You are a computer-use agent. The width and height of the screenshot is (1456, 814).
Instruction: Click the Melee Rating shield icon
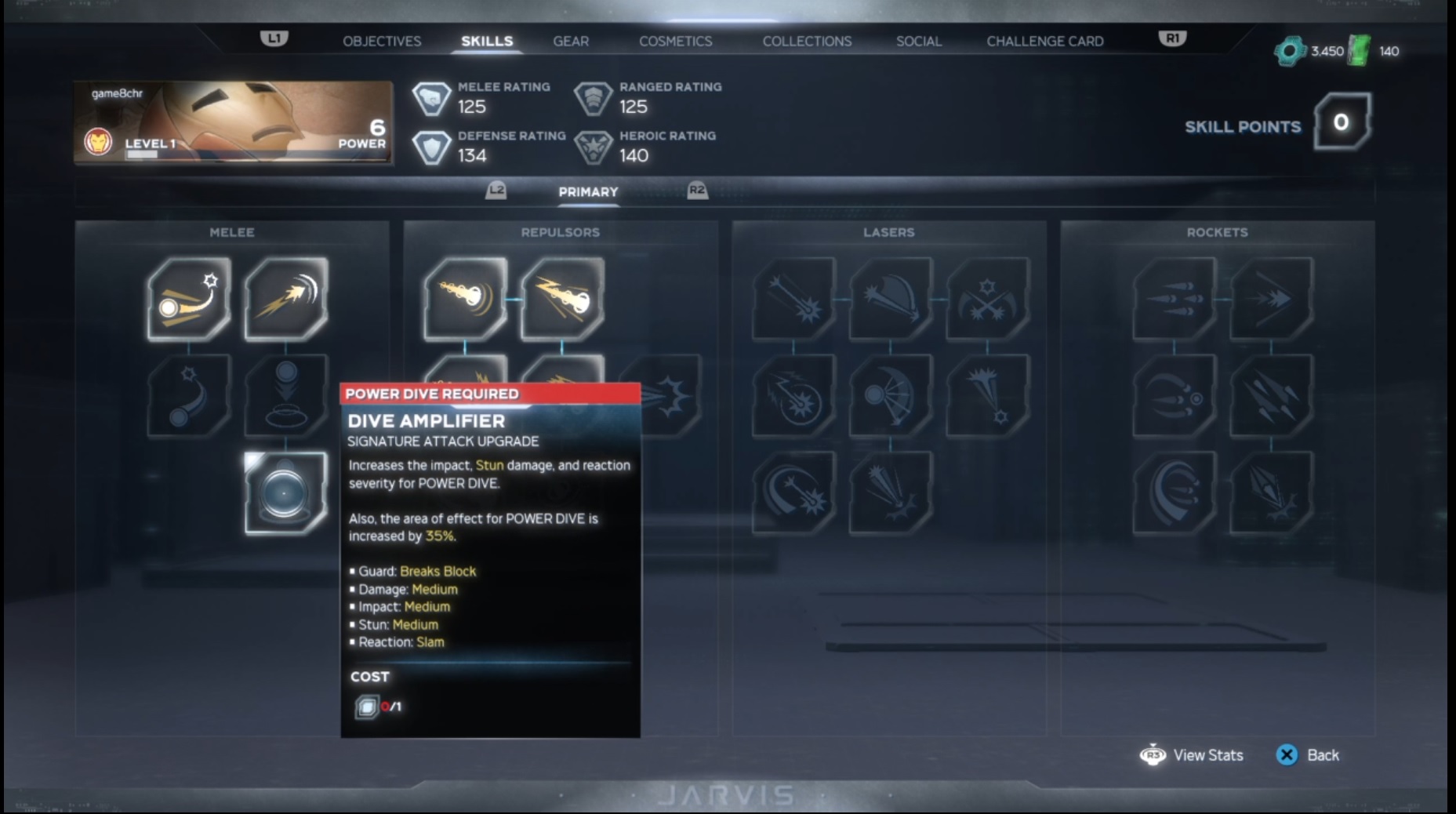(x=432, y=97)
